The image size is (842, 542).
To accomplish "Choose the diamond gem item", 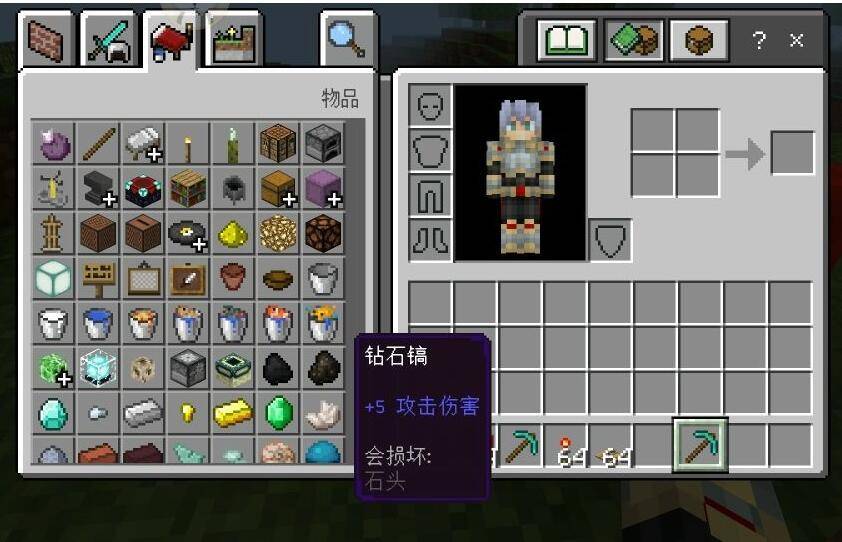I will [x=53, y=412].
